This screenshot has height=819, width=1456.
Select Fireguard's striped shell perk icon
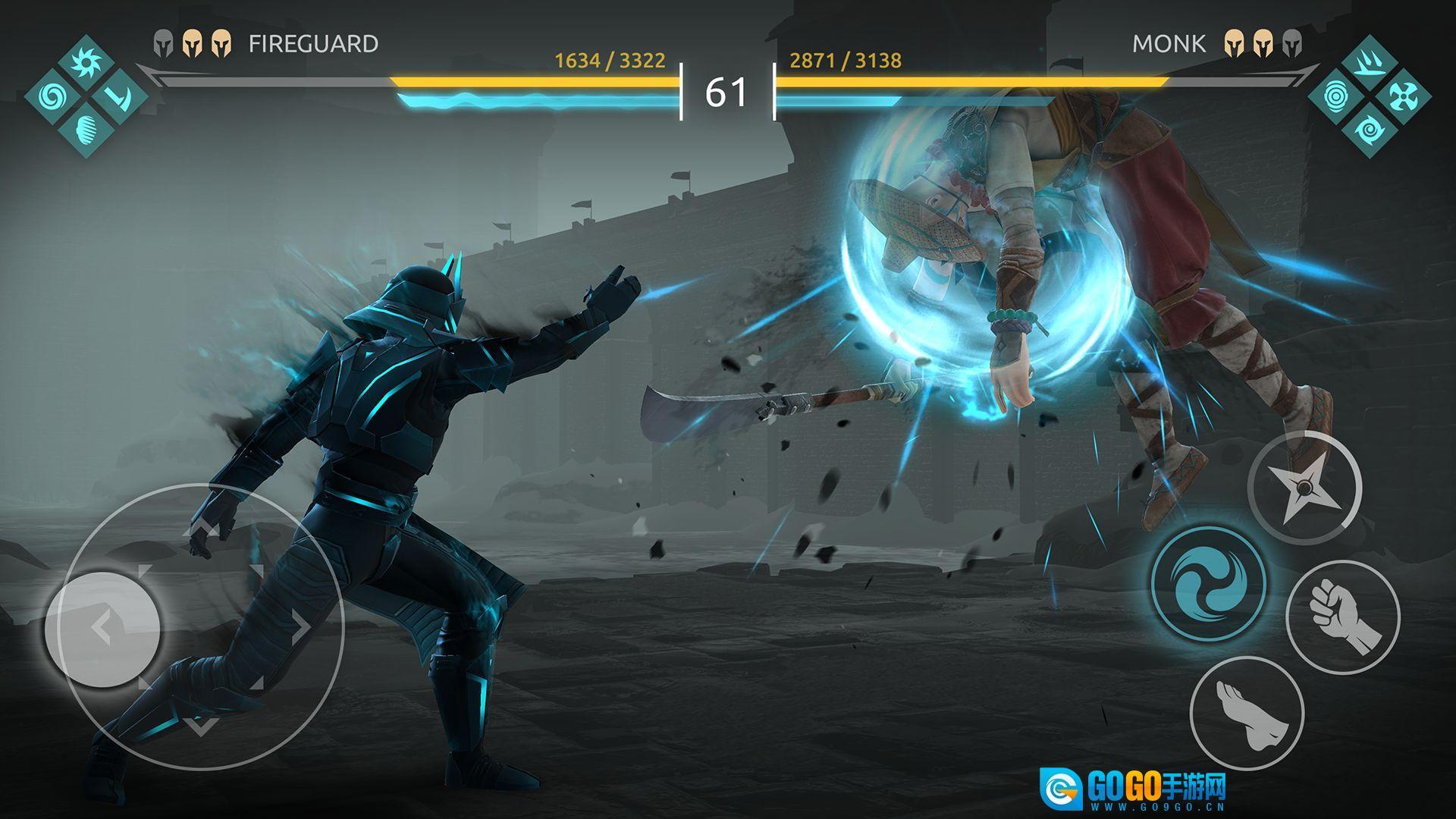(x=87, y=129)
